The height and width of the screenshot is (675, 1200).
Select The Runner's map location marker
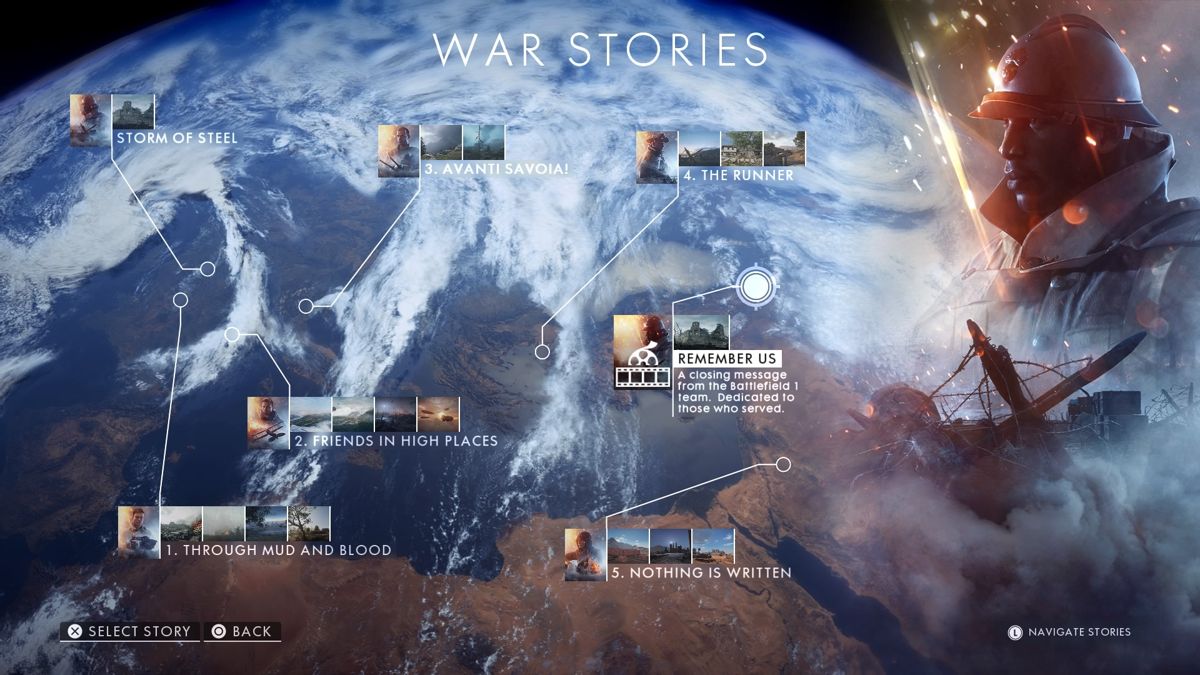click(542, 351)
